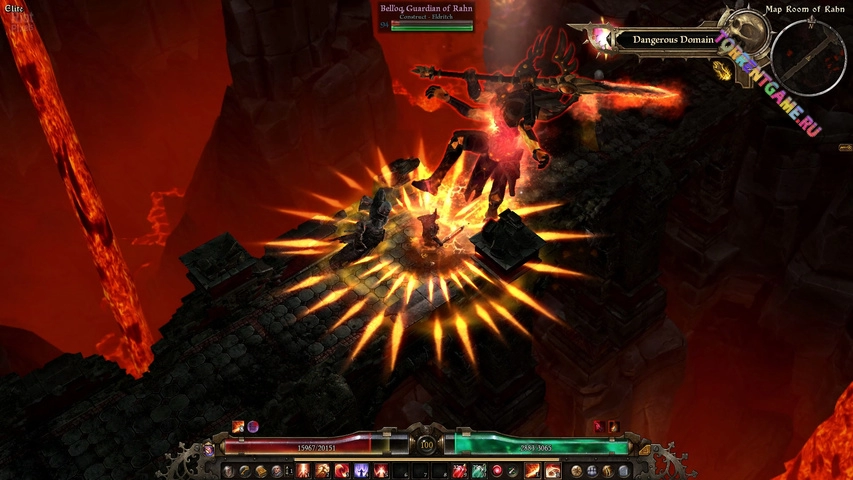Open the circular minimap

(x=809, y=57)
